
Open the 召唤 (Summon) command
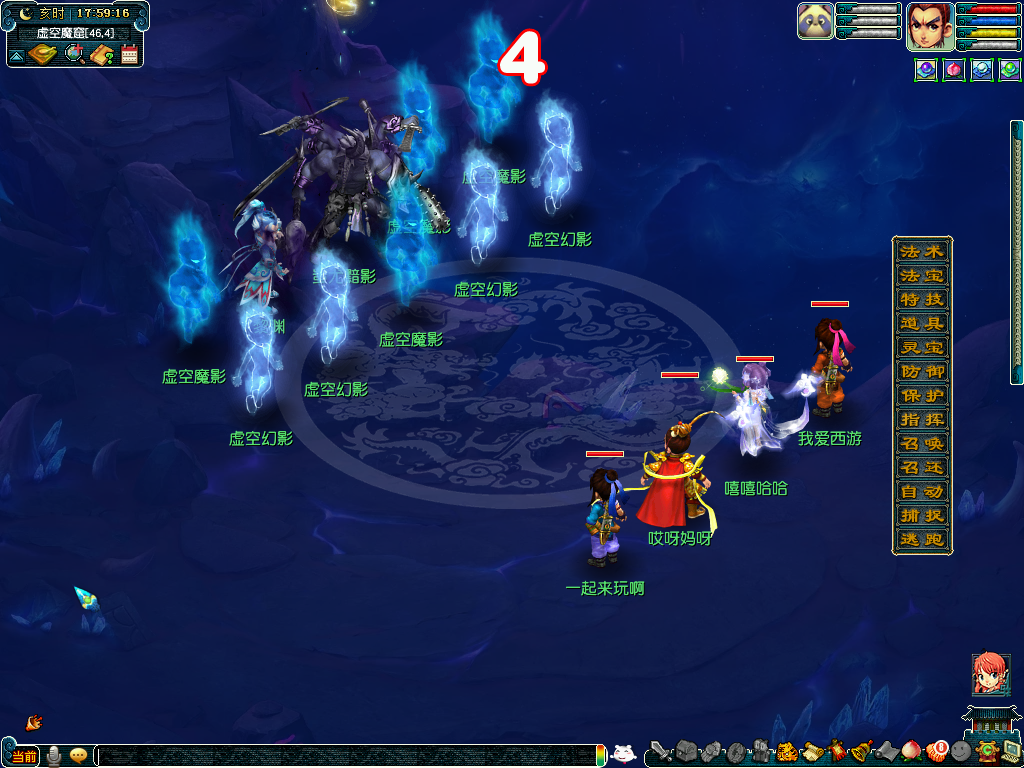922,443
